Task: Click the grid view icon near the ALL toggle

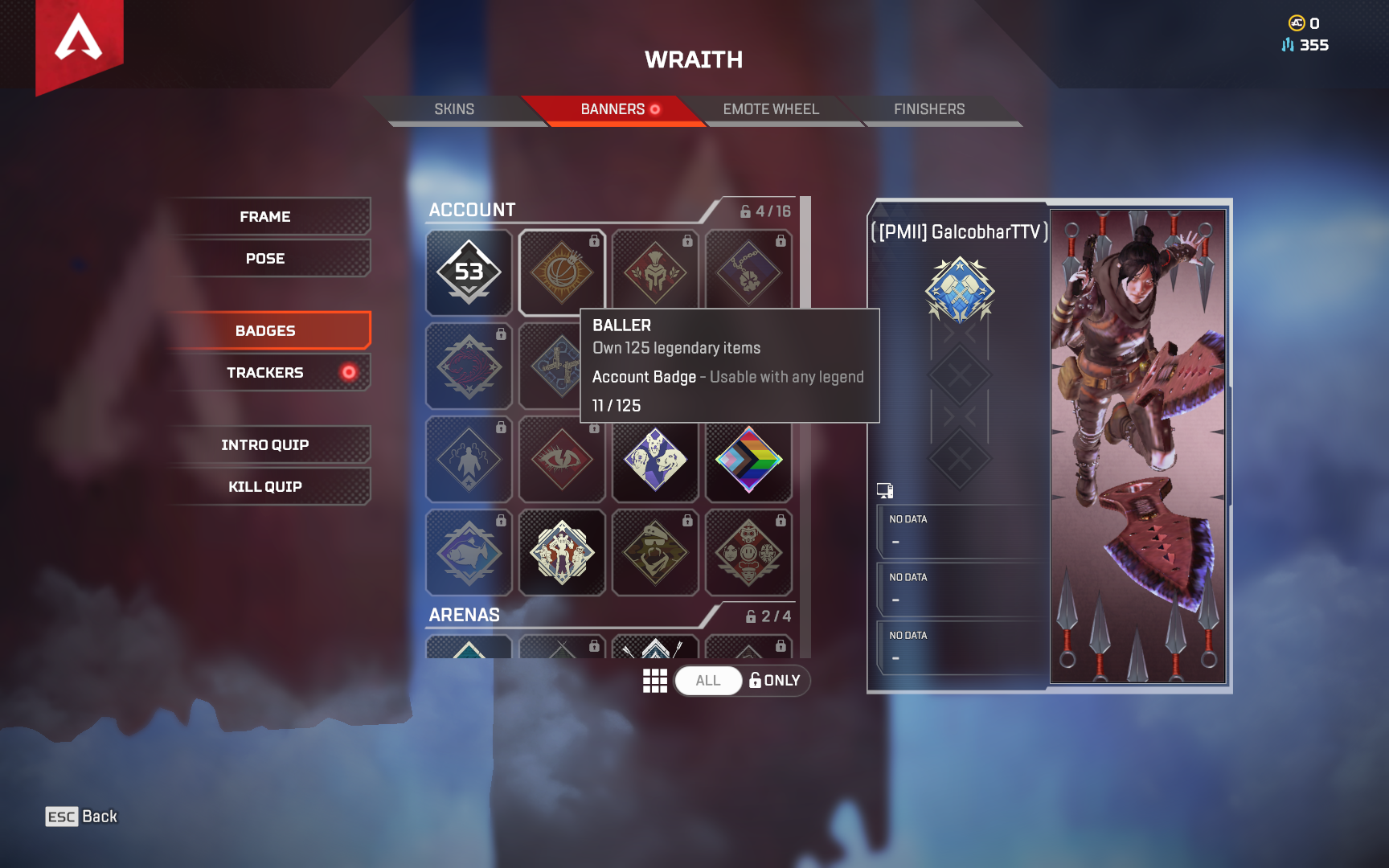Action: [654, 681]
